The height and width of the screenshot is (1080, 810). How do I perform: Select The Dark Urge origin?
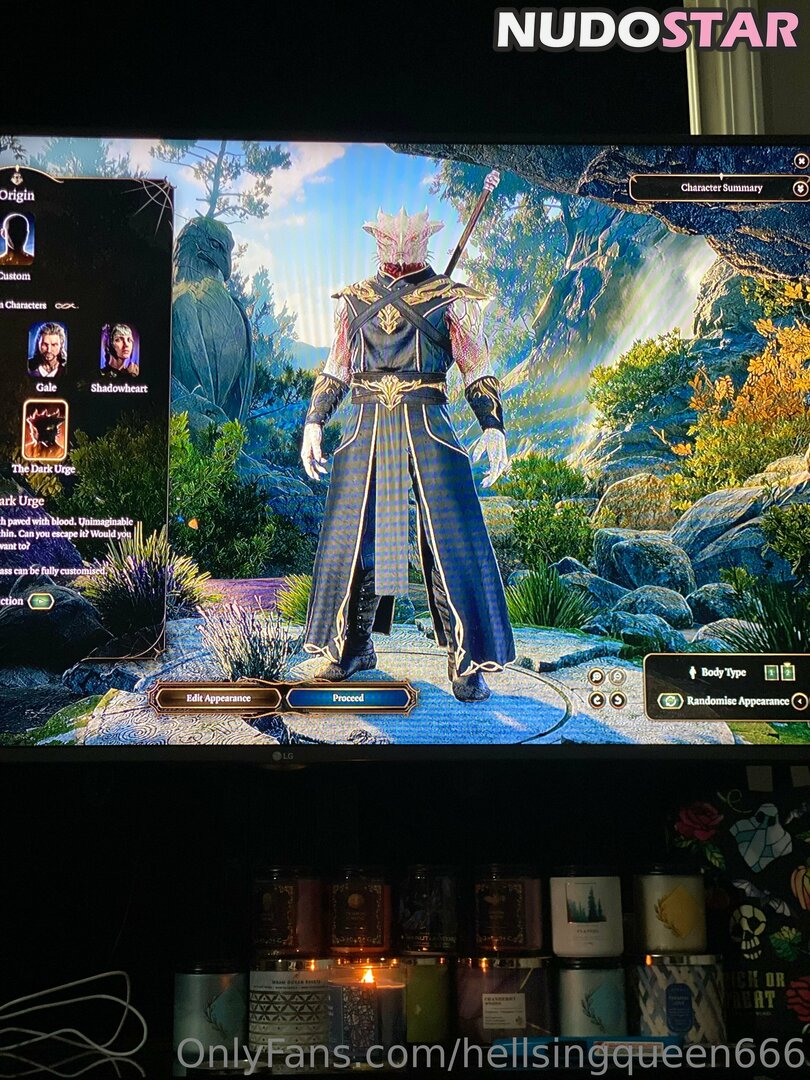tap(45, 430)
